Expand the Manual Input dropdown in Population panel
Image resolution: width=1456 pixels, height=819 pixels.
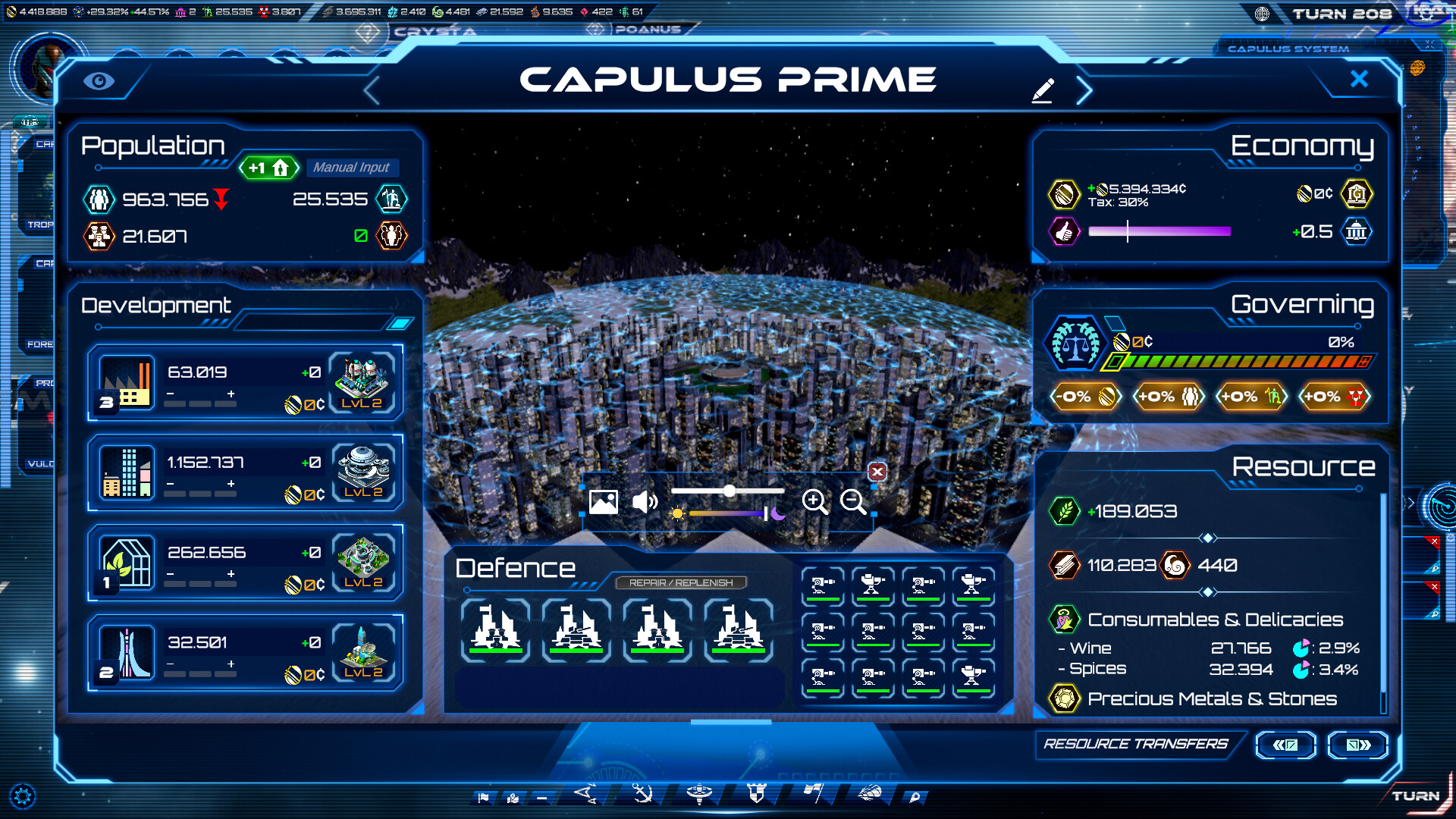352,168
